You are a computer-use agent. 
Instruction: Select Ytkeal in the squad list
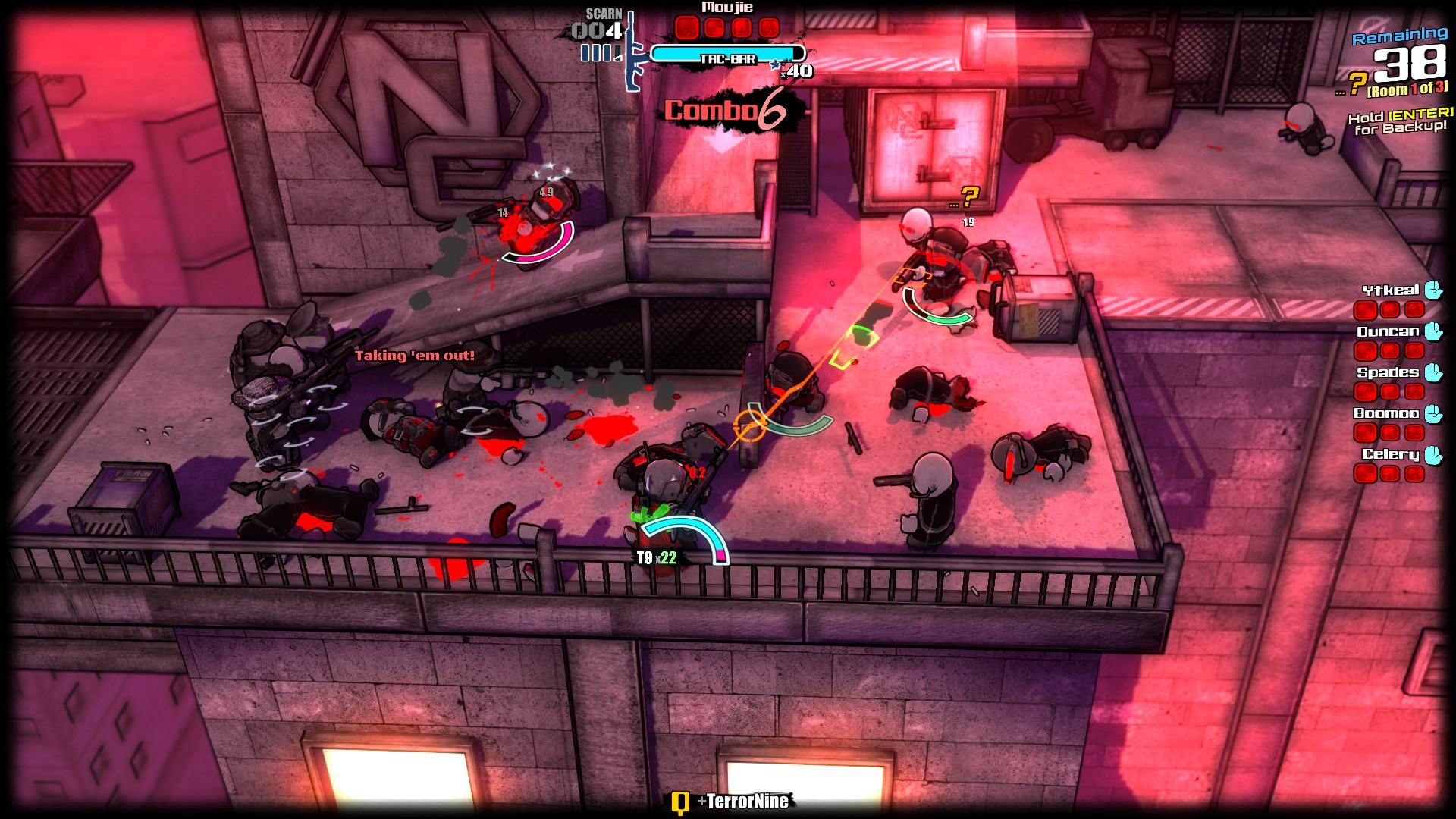1391,290
